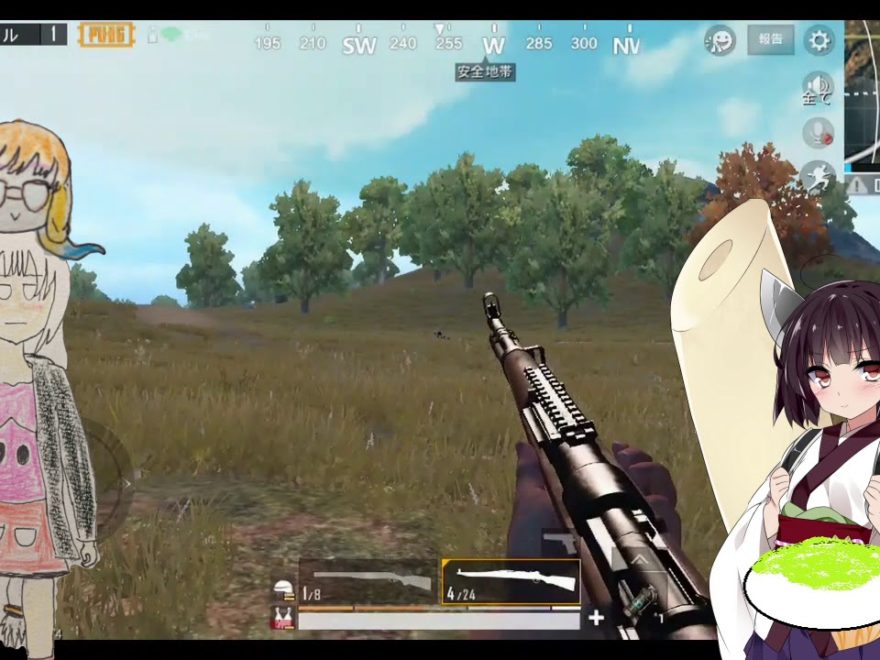This screenshot has width=880, height=660.
Task: Open the emote smiley menu
Action: pyautogui.click(x=719, y=40)
